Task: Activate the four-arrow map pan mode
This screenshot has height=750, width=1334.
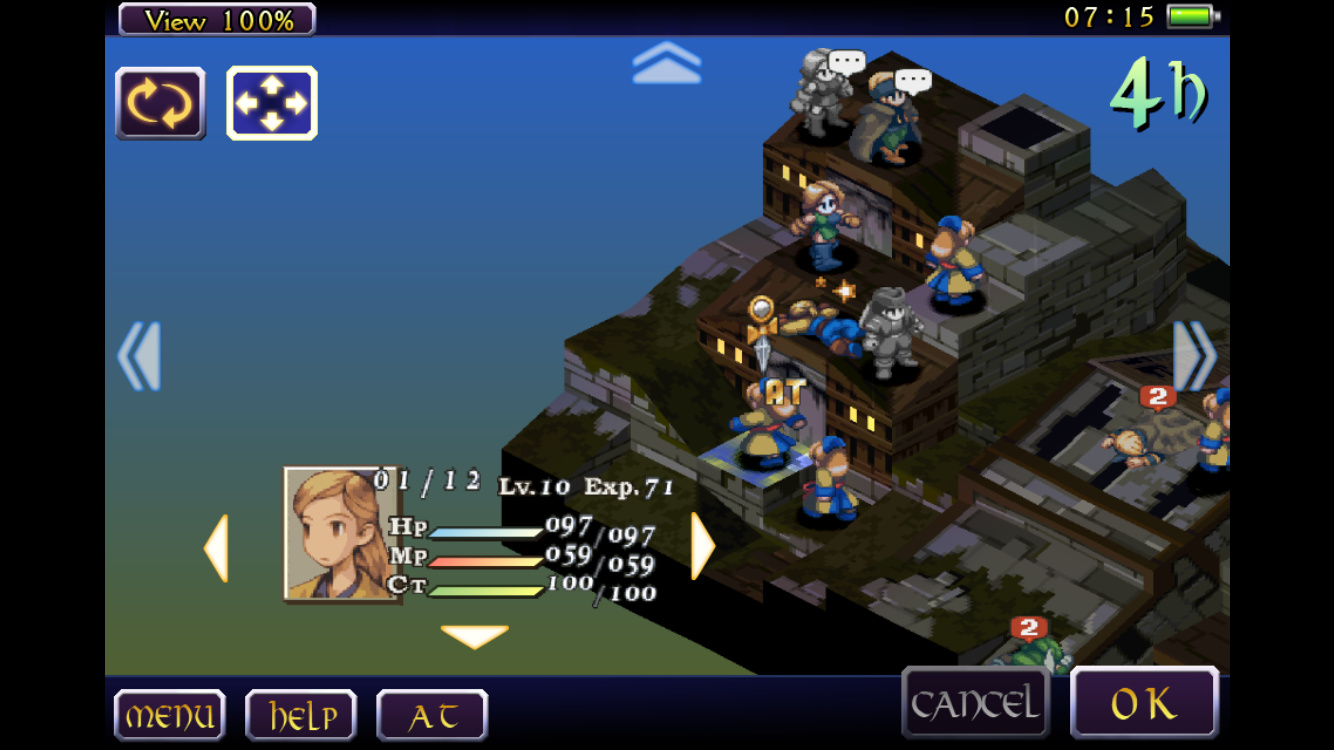Action: (272, 103)
